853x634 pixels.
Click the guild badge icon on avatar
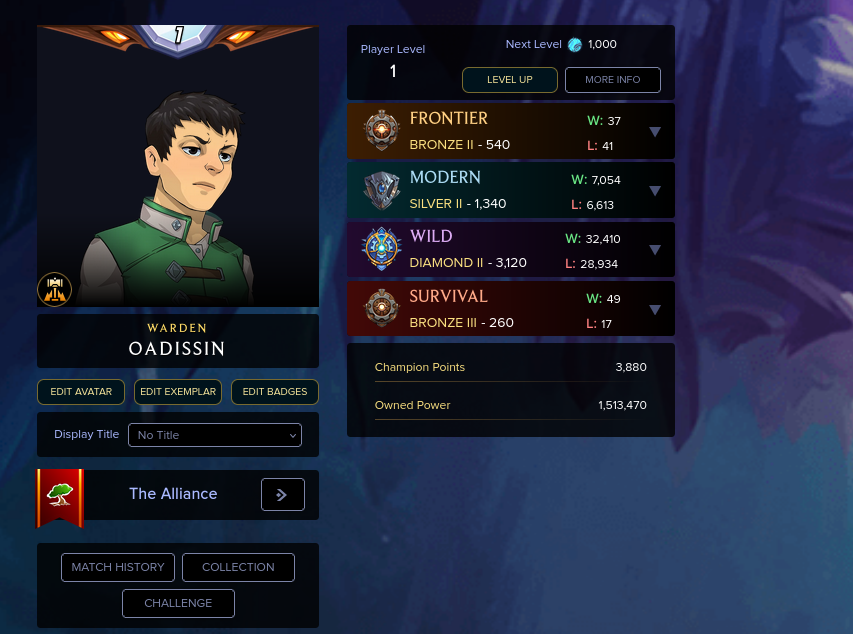pyautogui.click(x=54, y=290)
